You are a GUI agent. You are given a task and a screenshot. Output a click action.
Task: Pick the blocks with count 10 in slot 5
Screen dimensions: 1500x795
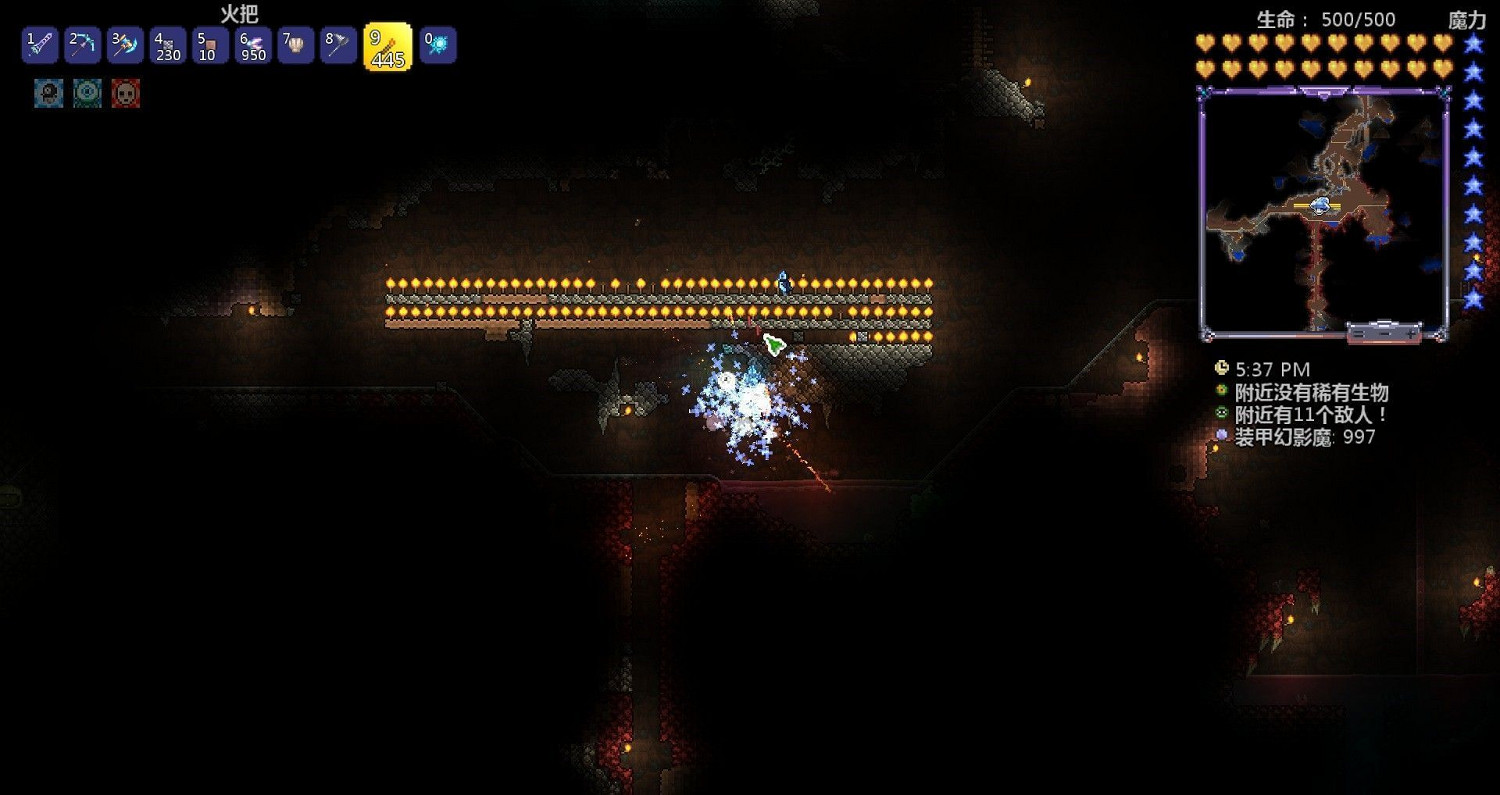point(211,45)
